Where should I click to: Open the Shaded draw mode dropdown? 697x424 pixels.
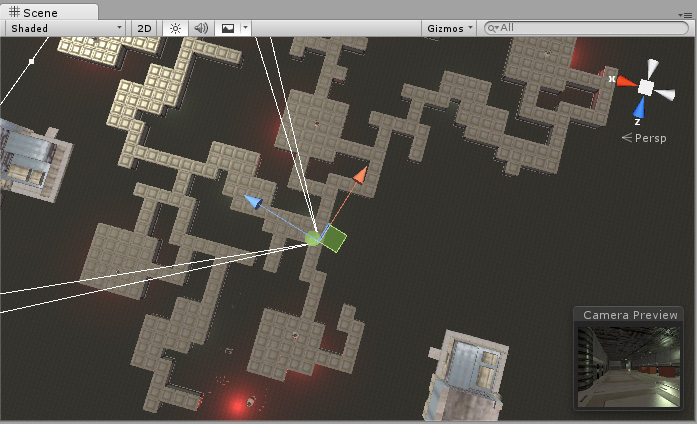click(67, 28)
